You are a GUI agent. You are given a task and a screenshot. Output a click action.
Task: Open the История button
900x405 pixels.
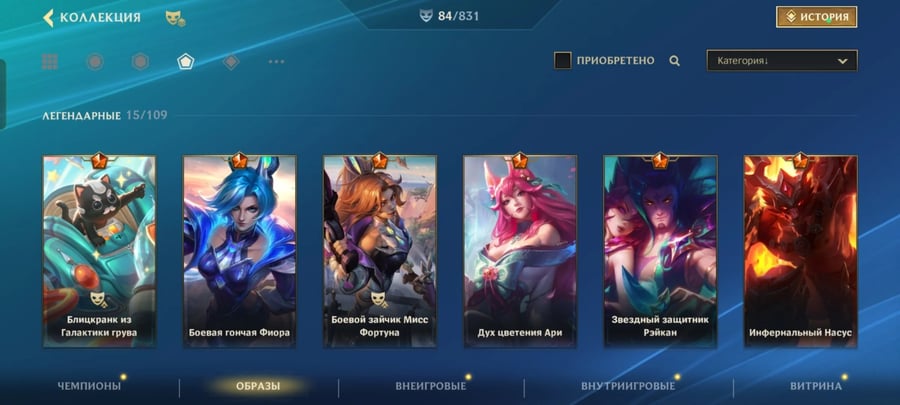816,17
